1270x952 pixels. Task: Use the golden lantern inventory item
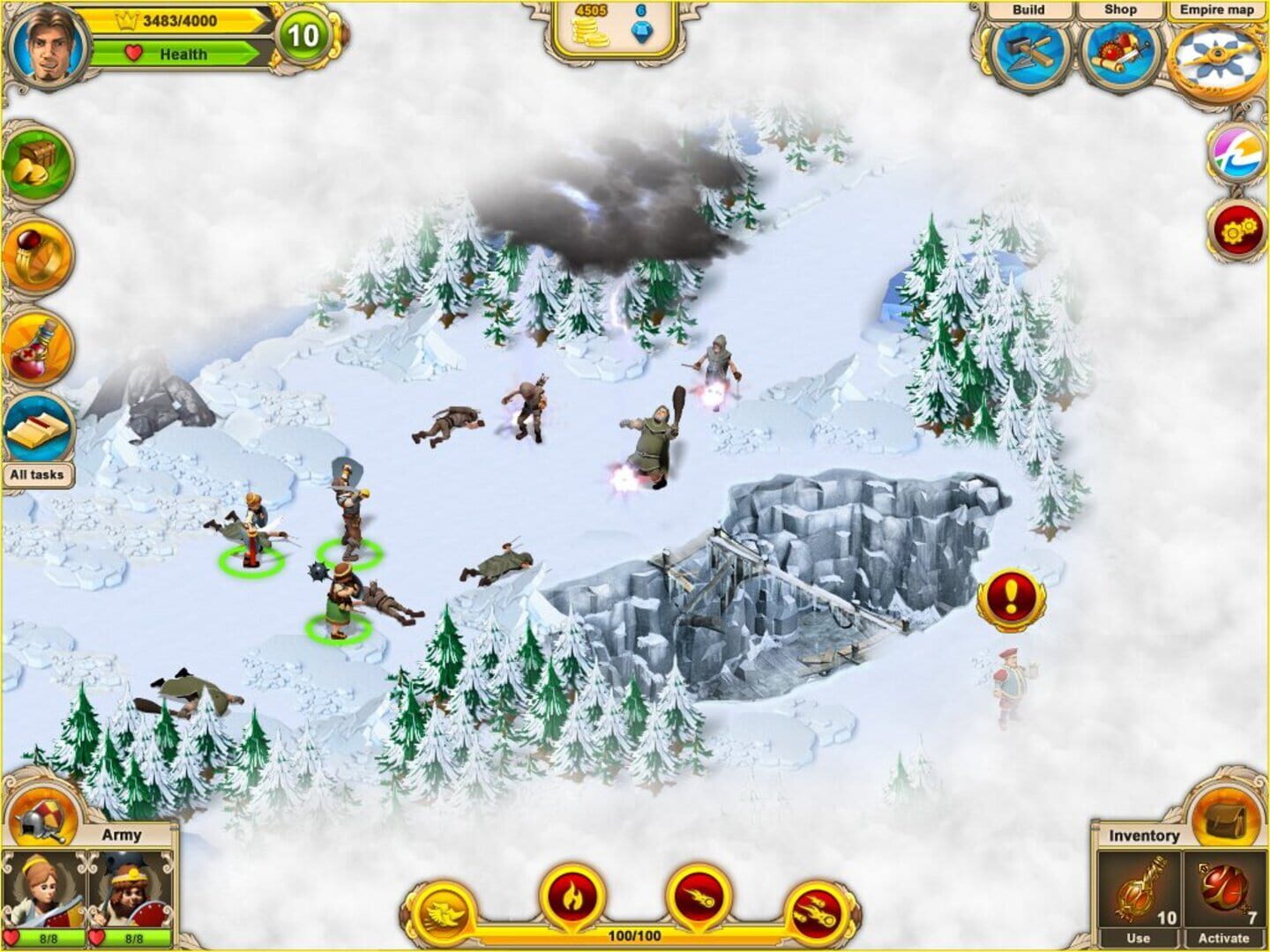[x=1141, y=892]
